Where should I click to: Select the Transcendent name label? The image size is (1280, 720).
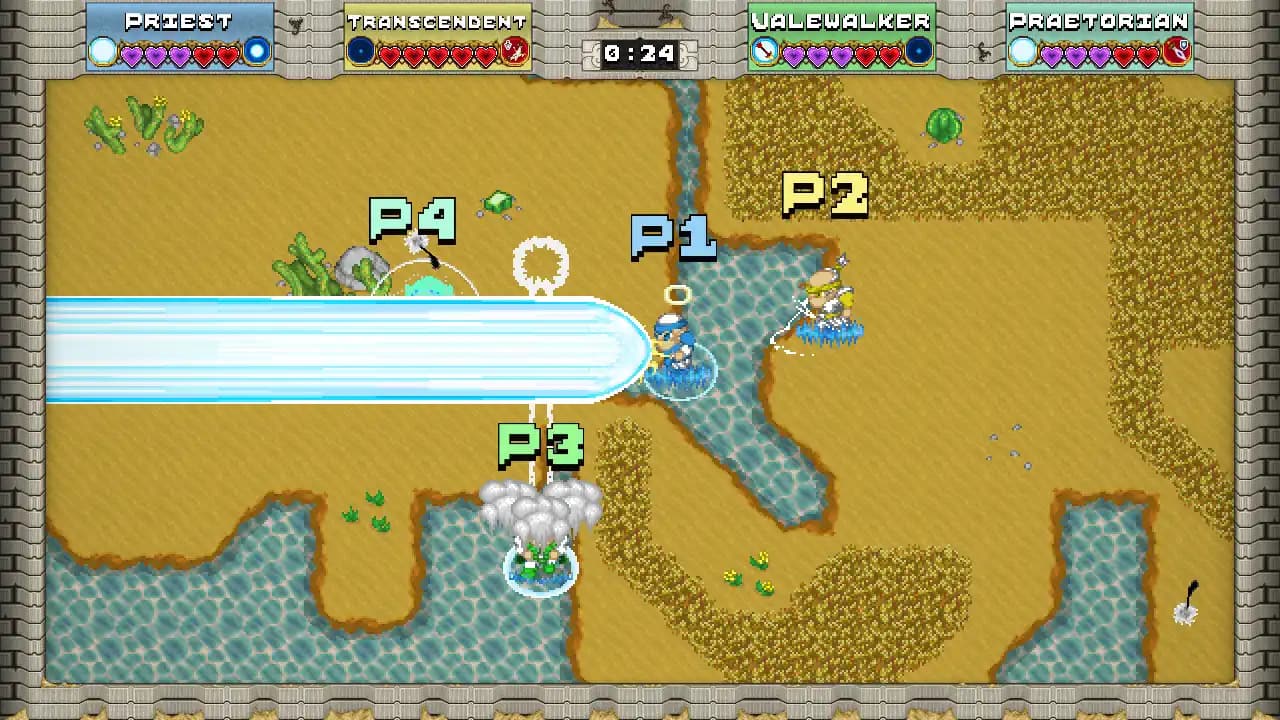click(x=437, y=20)
